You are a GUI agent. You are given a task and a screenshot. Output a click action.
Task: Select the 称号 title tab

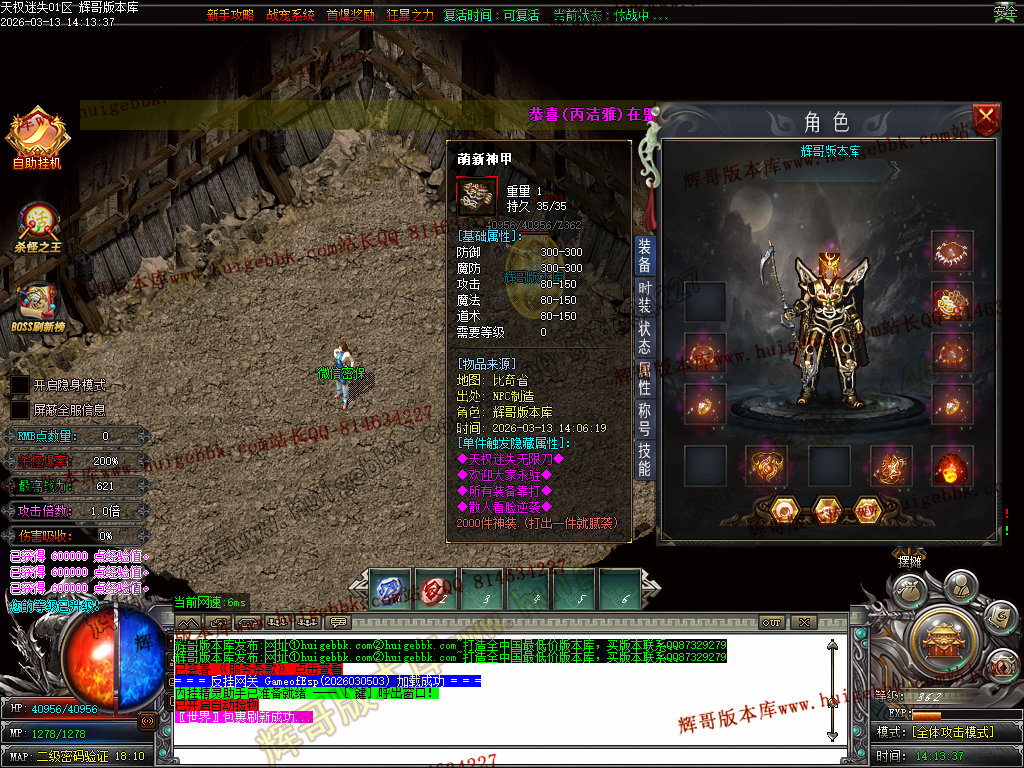tap(645, 417)
